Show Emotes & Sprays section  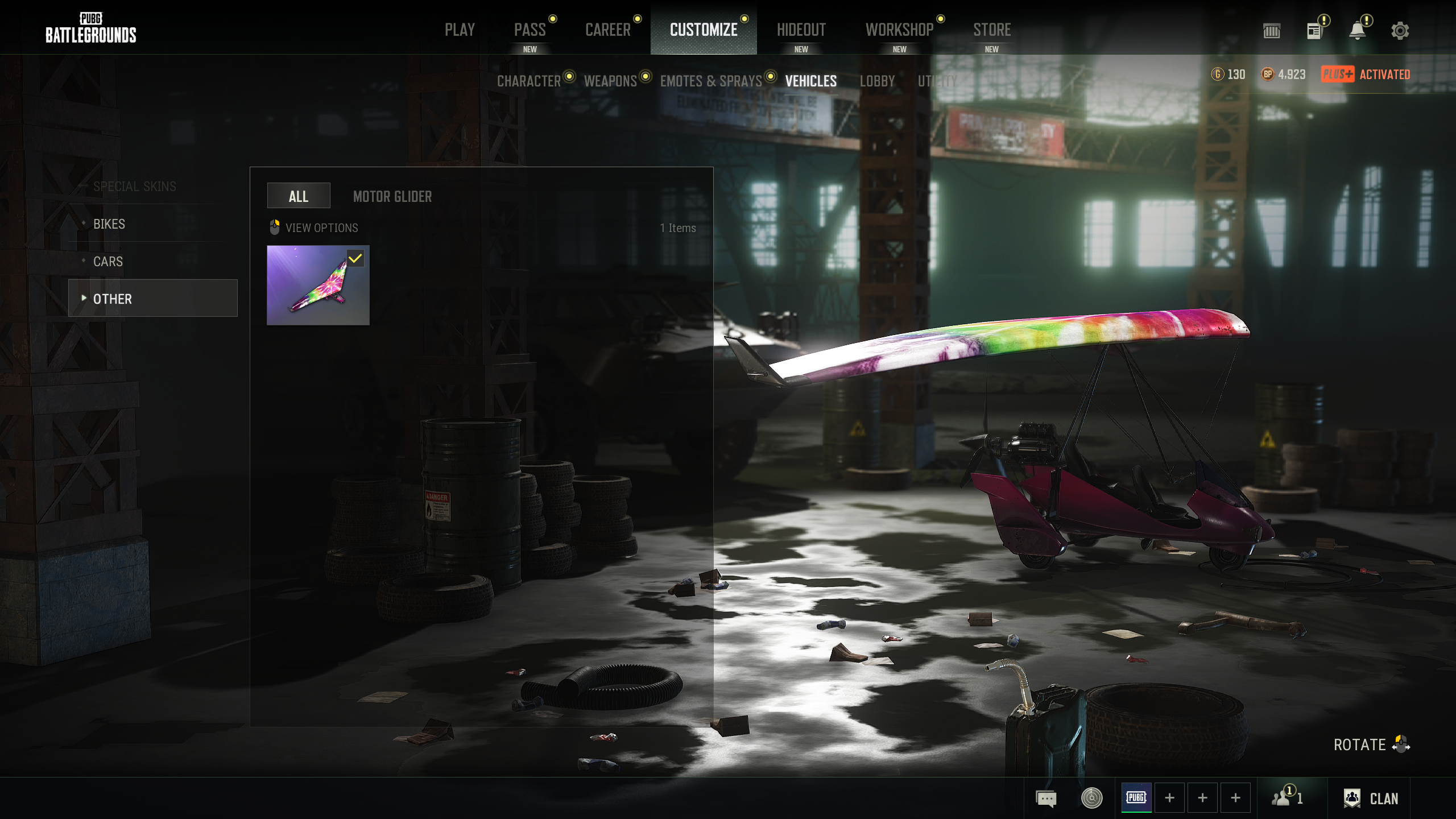[x=710, y=81]
